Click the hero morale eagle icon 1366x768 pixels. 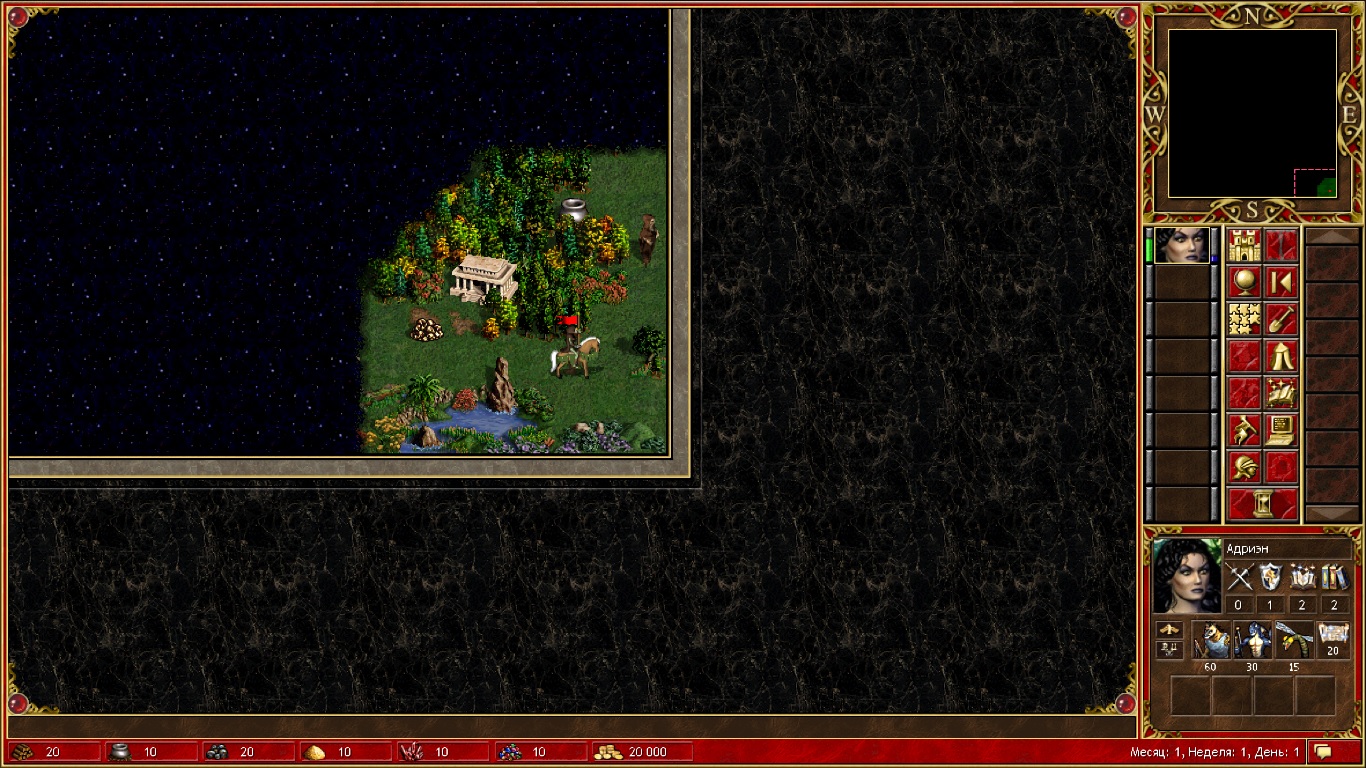coord(1169,630)
